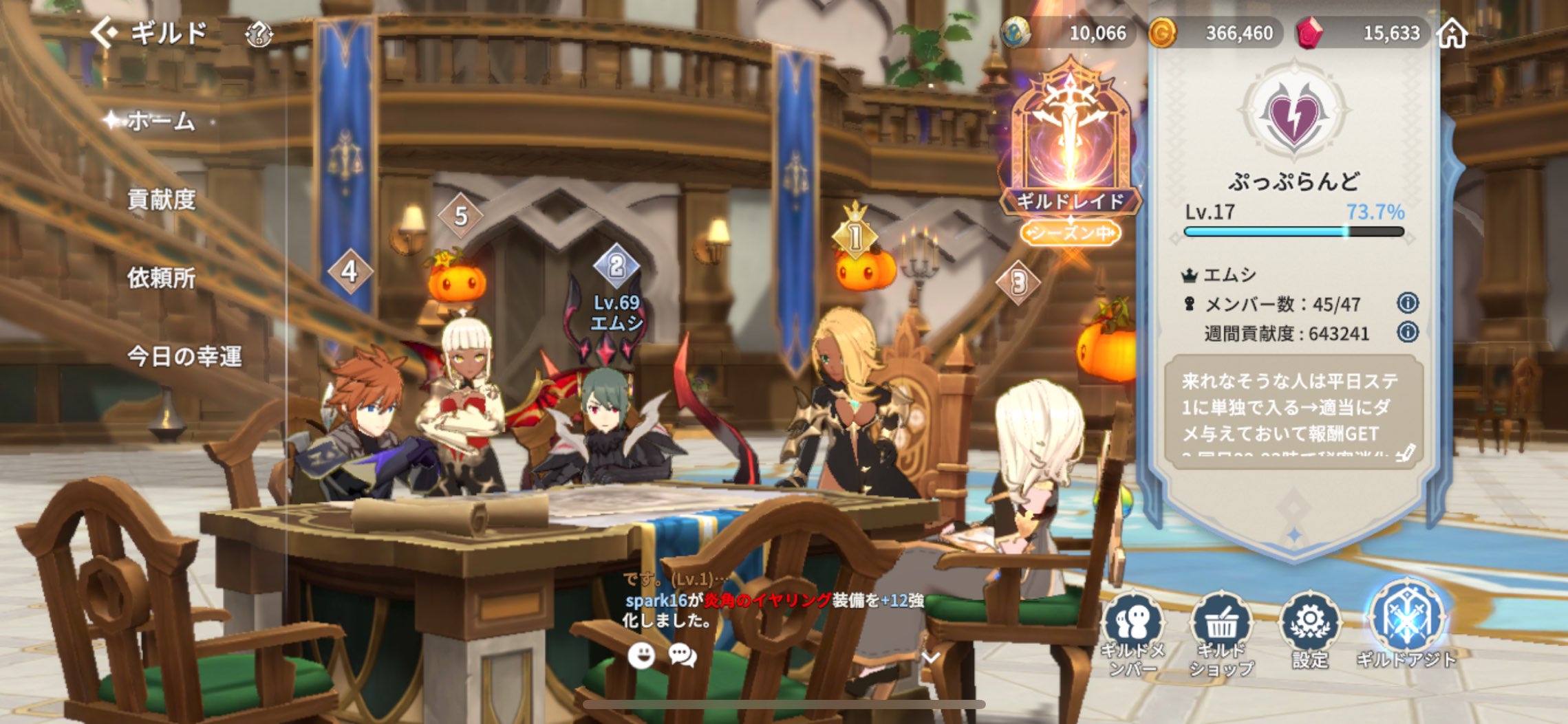The height and width of the screenshot is (724, 1568).
Task: Open the smiley emote button
Action: 641,655
